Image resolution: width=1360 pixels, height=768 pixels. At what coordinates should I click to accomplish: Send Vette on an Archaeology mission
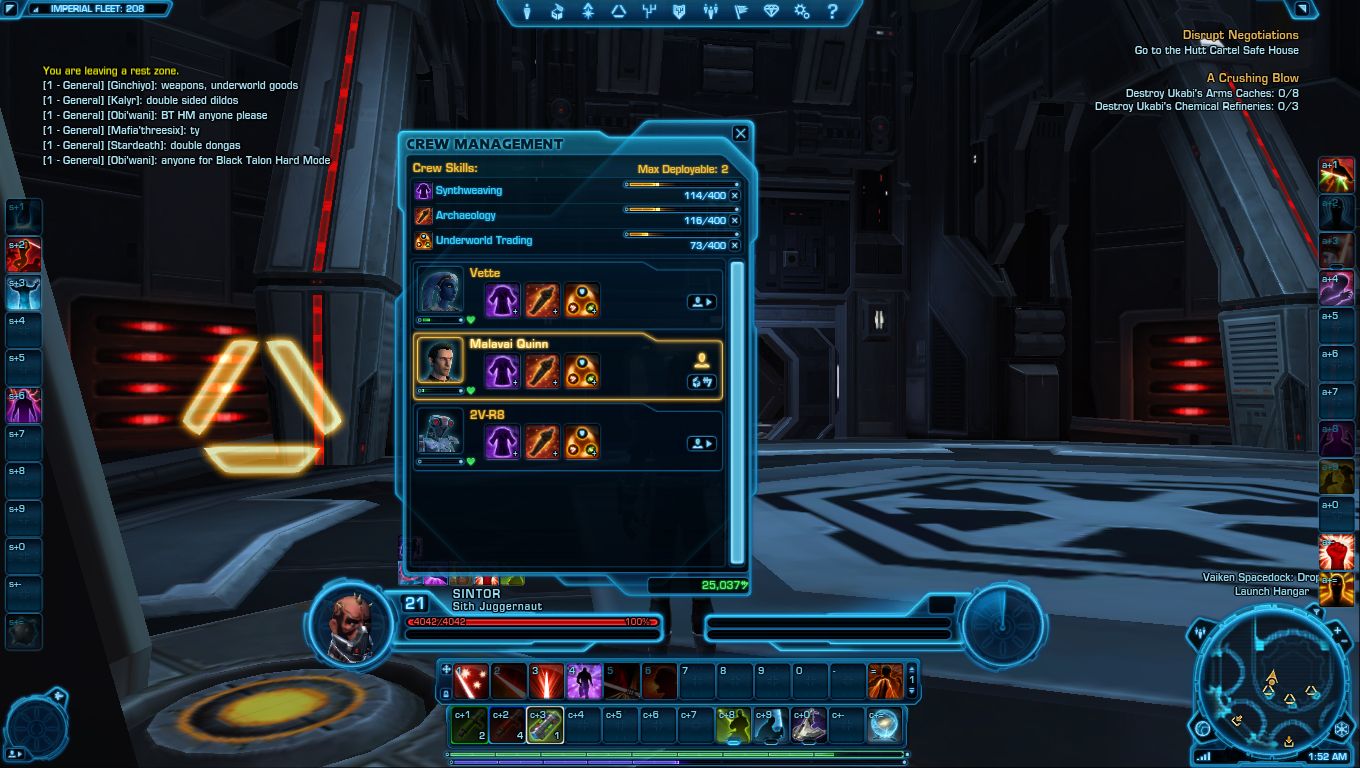pos(542,300)
